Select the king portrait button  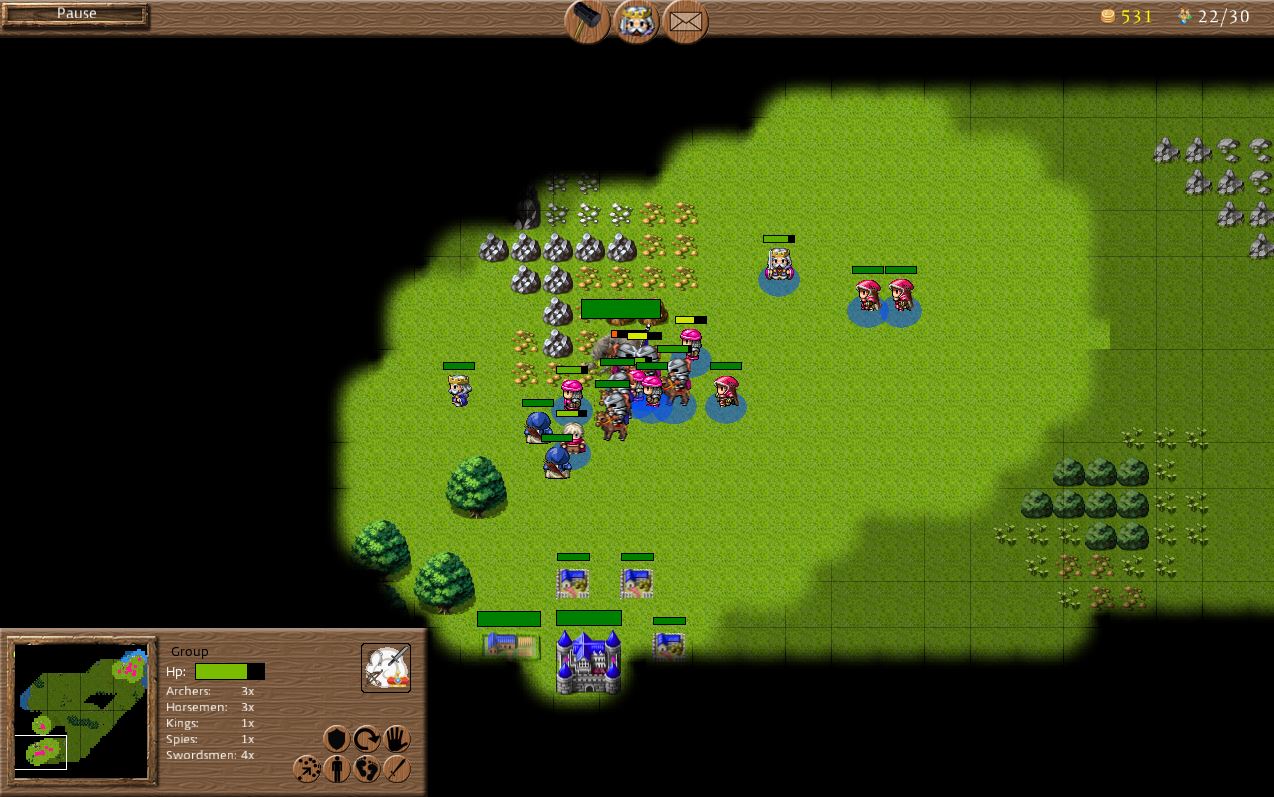636,21
